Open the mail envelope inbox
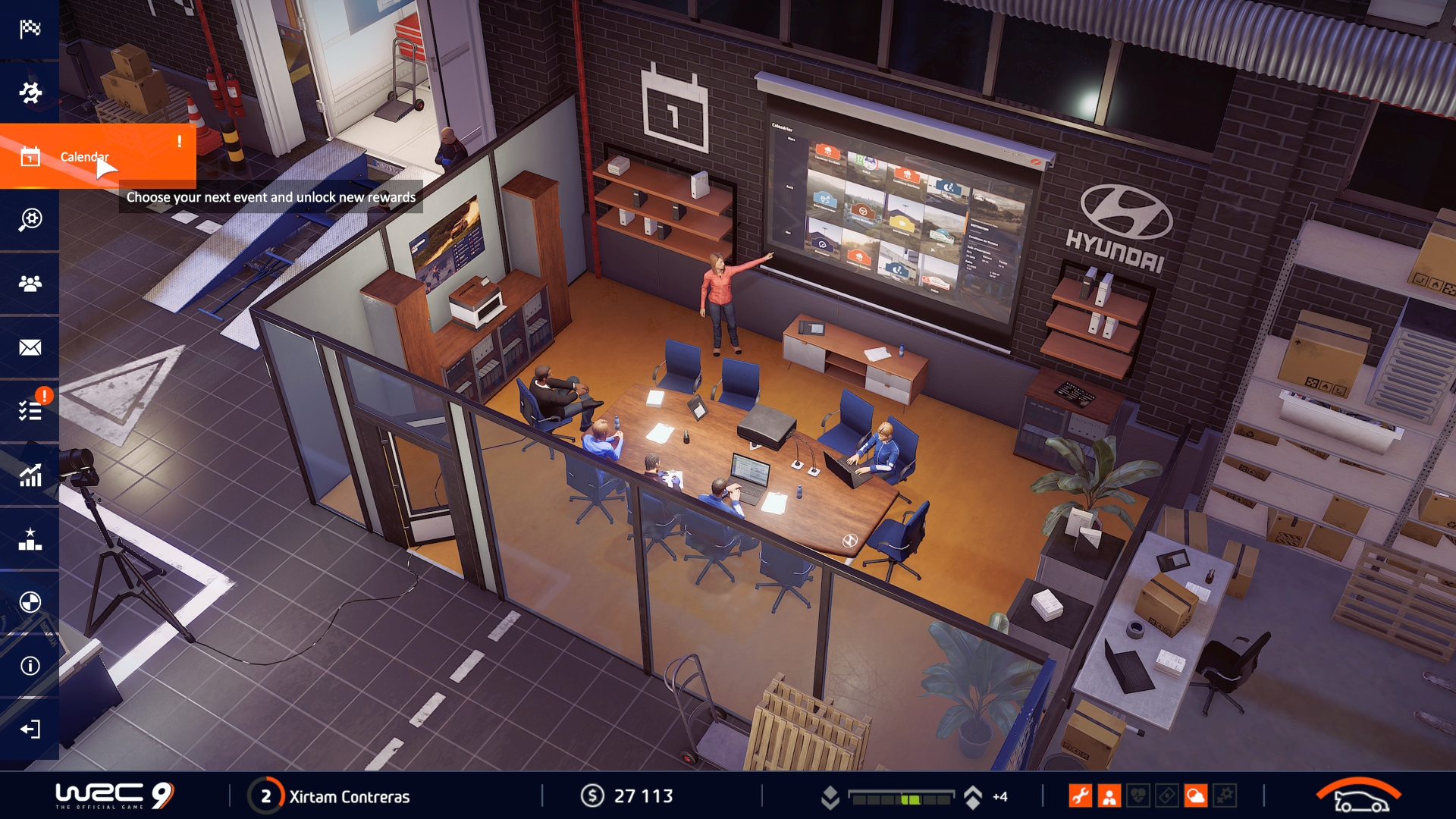The height and width of the screenshot is (819, 1456). [x=30, y=347]
